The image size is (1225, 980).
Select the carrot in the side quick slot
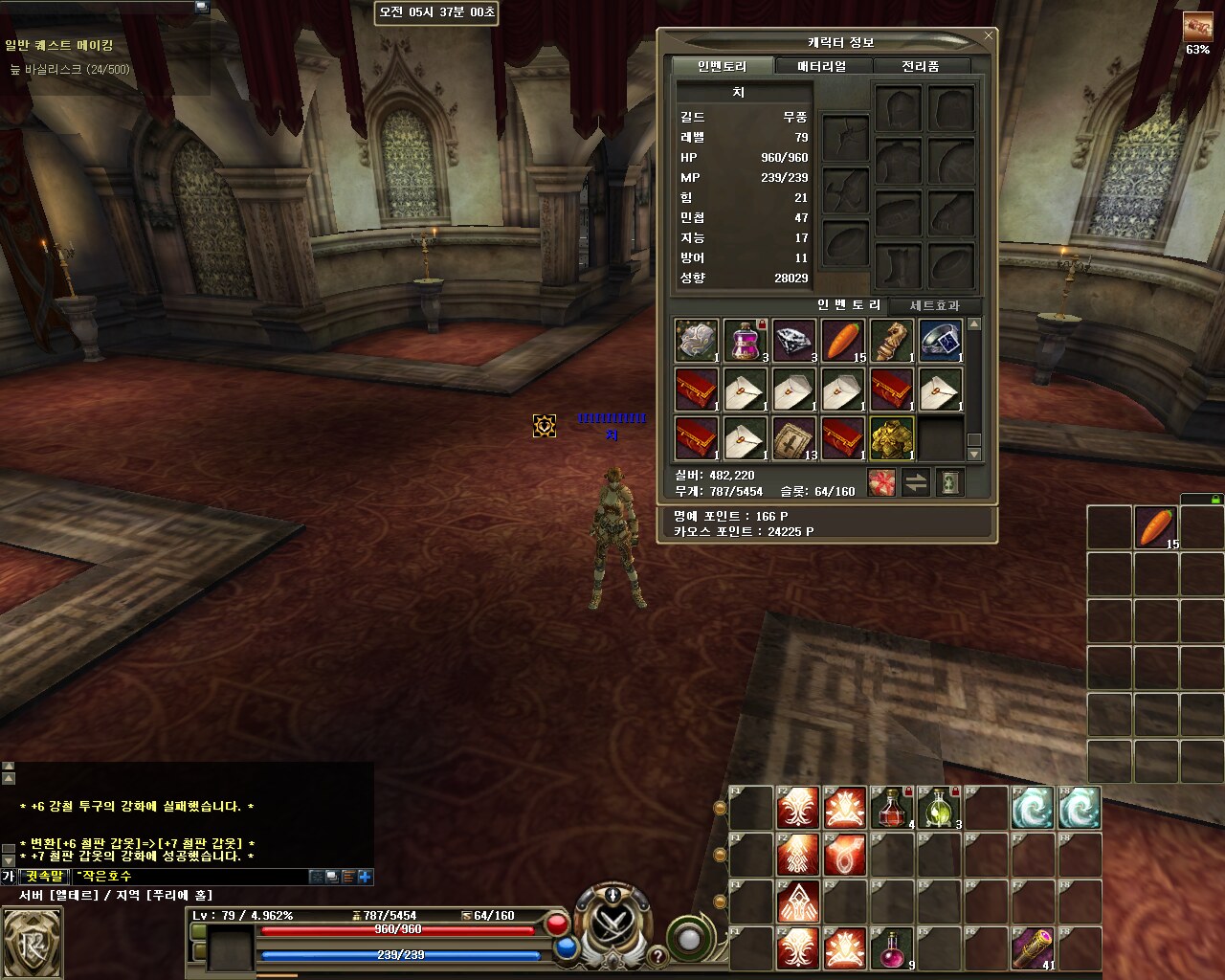click(x=1155, y=527)
